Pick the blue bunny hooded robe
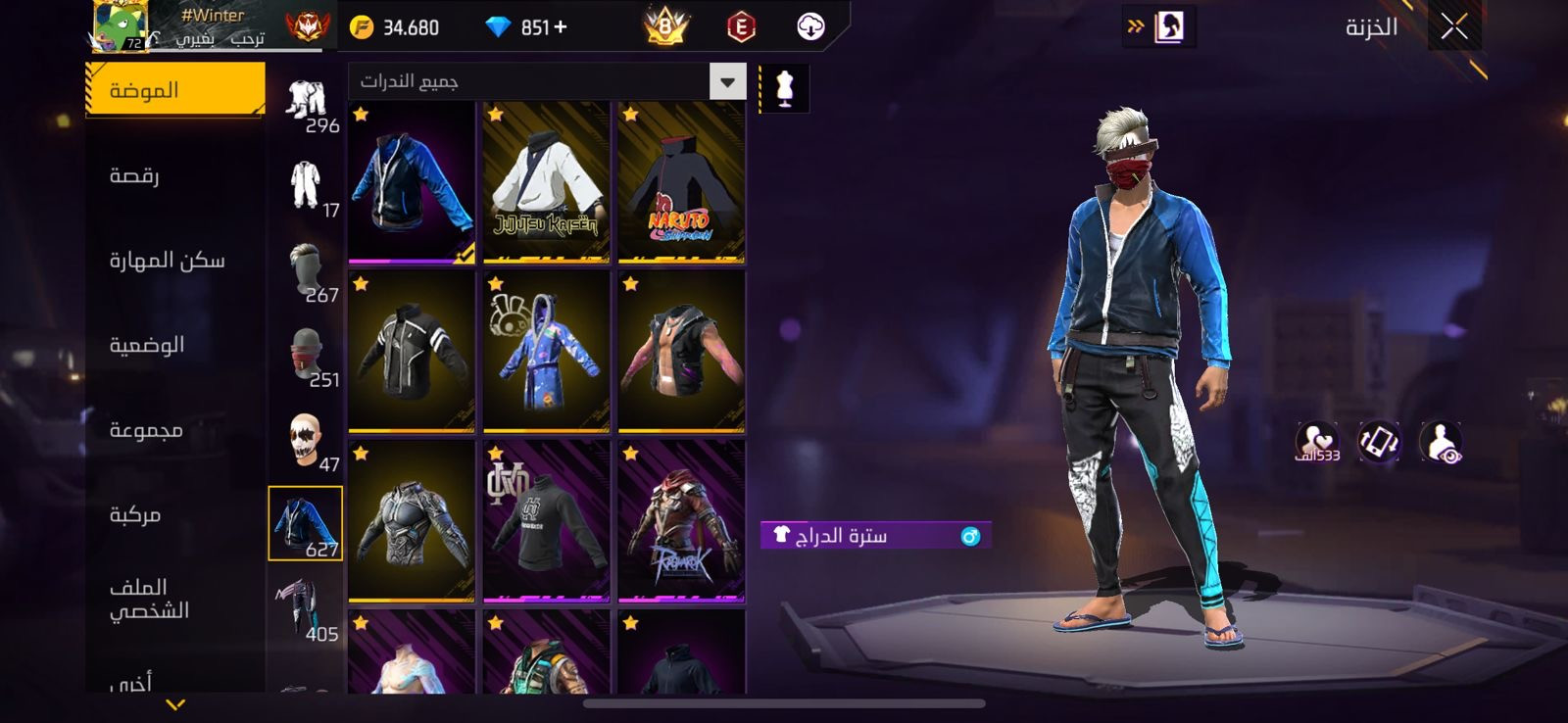1568x723 pixels. coord(546,352)
